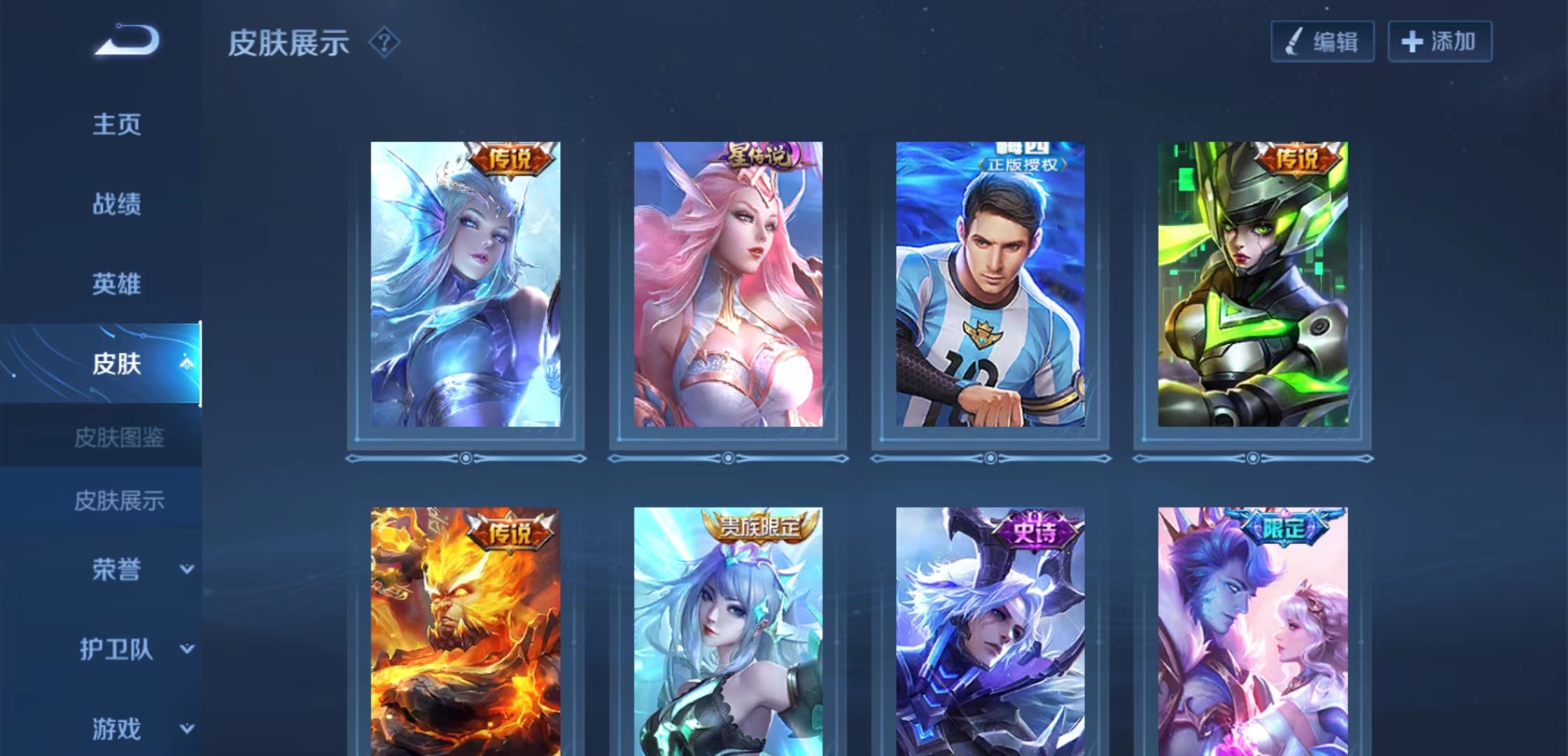Choose the football jersey 正版授权 skin card
This screenshot has width=1568, height=756.
coord(990,284)
